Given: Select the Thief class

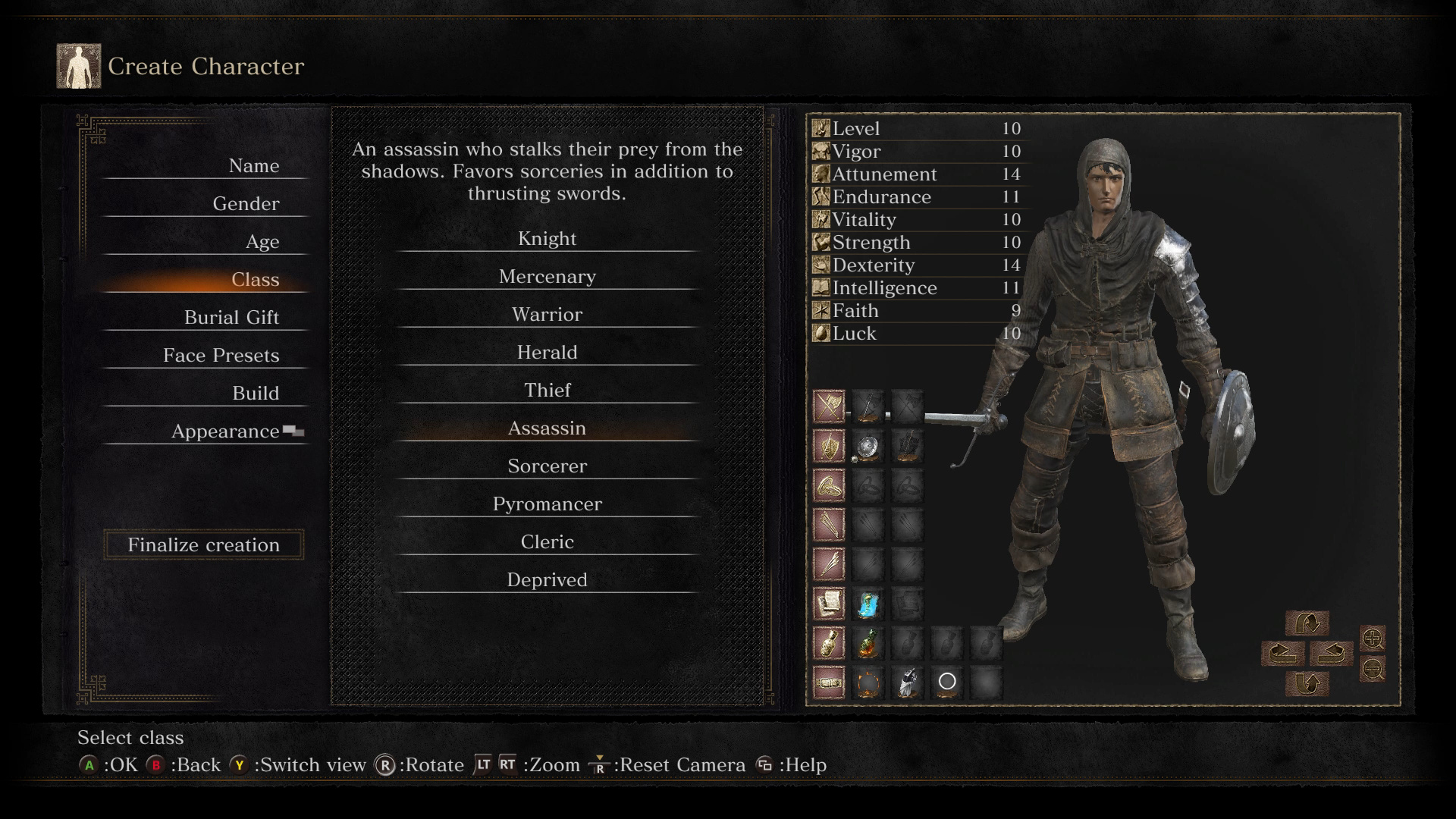Looking at the screenshot, I should (547, 391).
